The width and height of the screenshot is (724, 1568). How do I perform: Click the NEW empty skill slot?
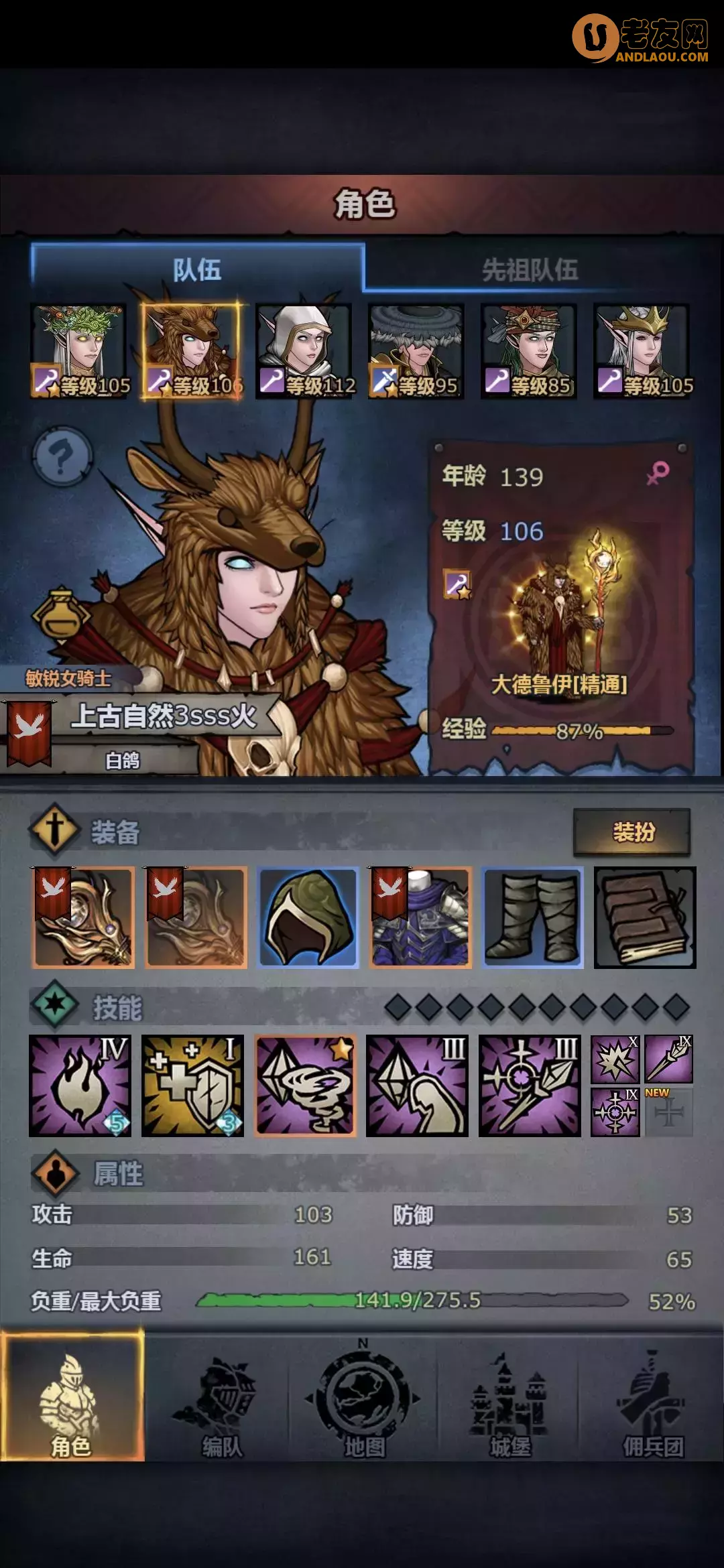(x=668, y=1112)
